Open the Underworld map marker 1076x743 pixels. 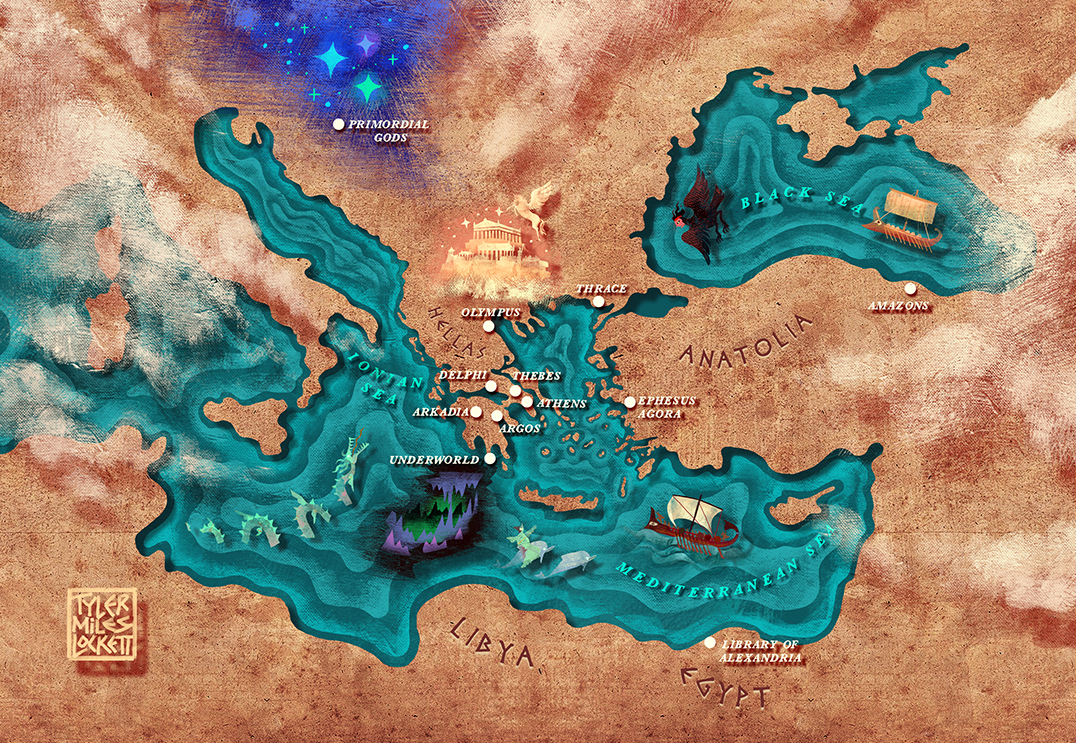pos(489,458)
